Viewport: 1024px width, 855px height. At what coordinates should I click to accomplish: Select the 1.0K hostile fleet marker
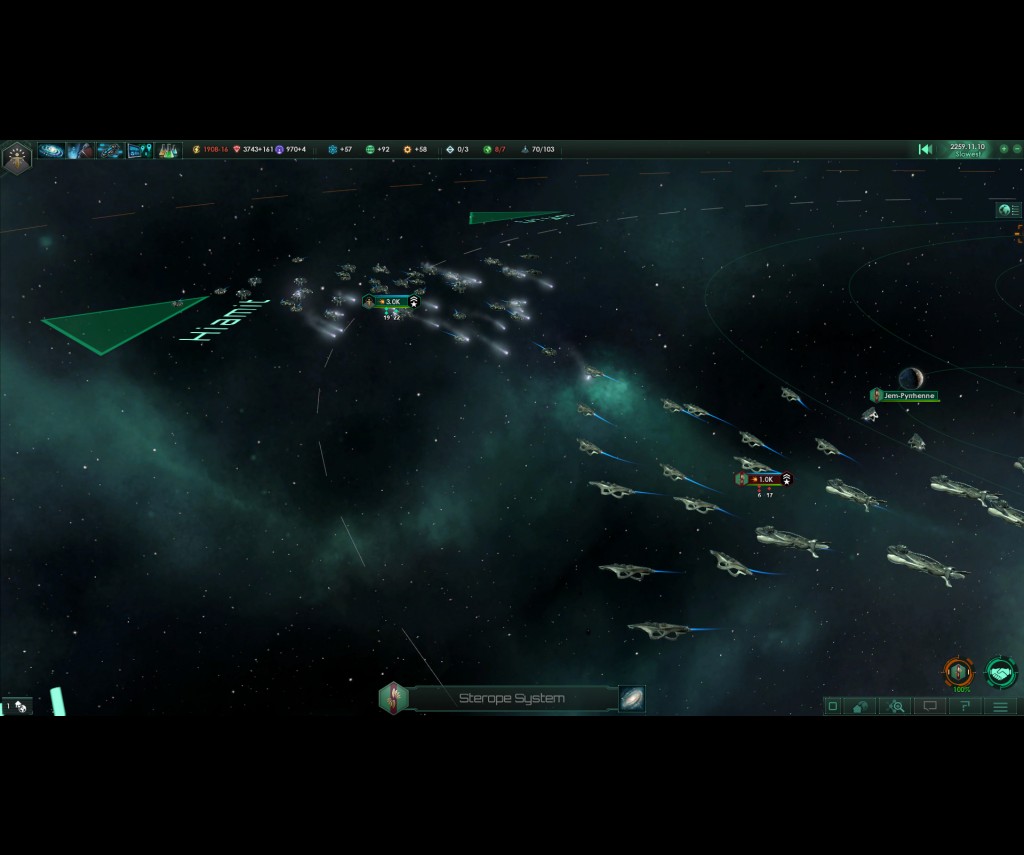tap(765, 480)
